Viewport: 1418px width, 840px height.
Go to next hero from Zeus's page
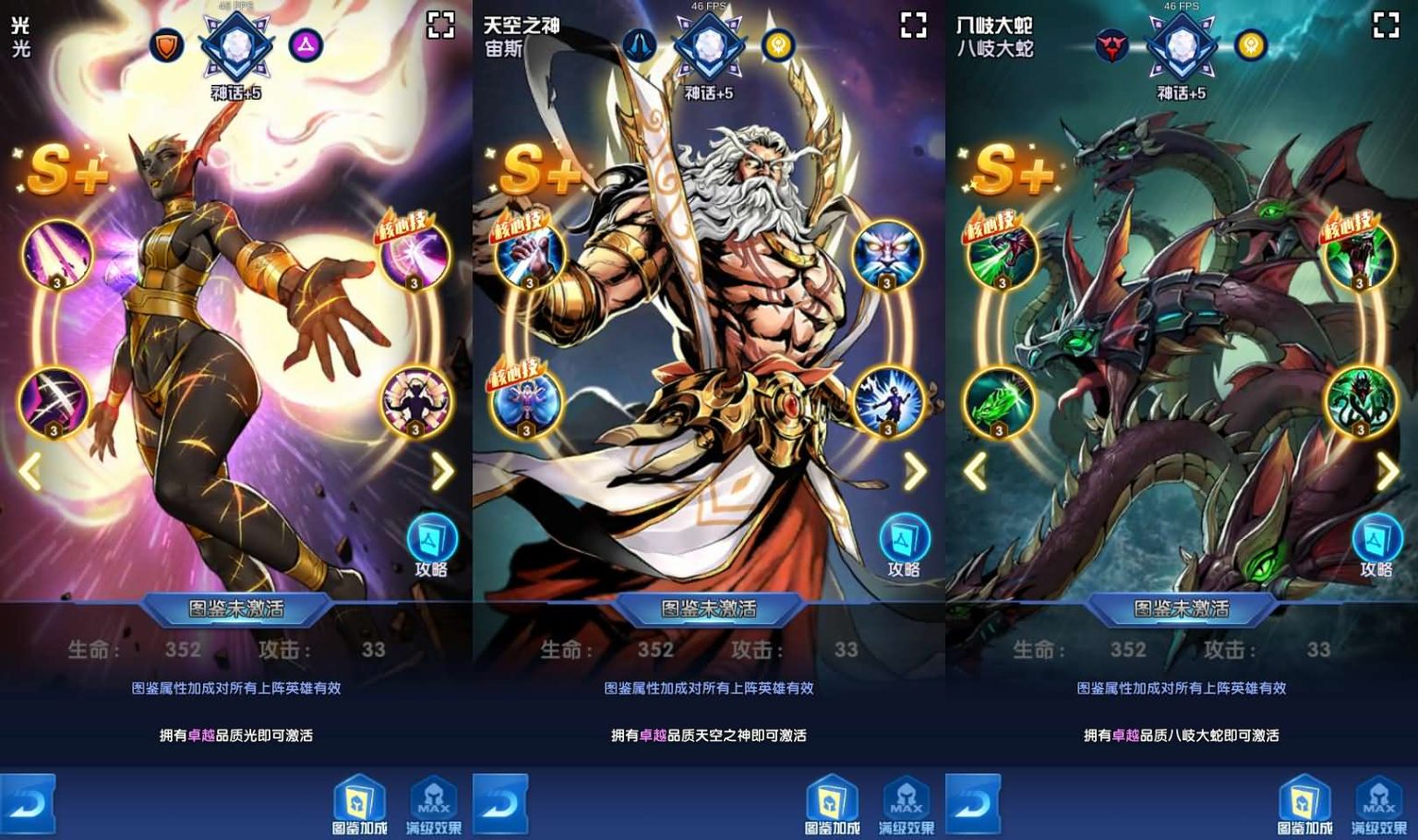tap(915, 472)
